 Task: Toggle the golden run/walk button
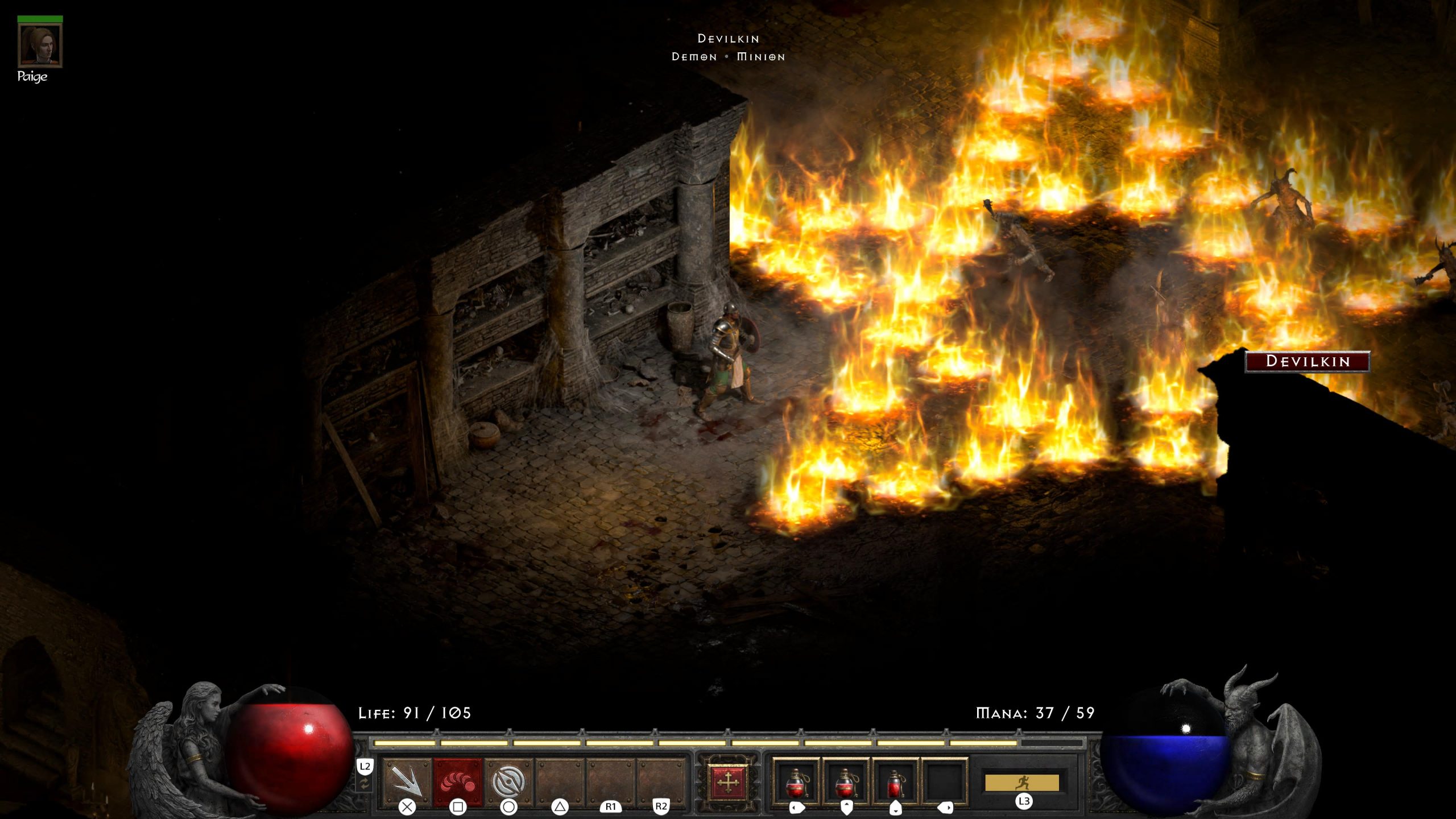pyautogui.click(x=1022, y=783)
